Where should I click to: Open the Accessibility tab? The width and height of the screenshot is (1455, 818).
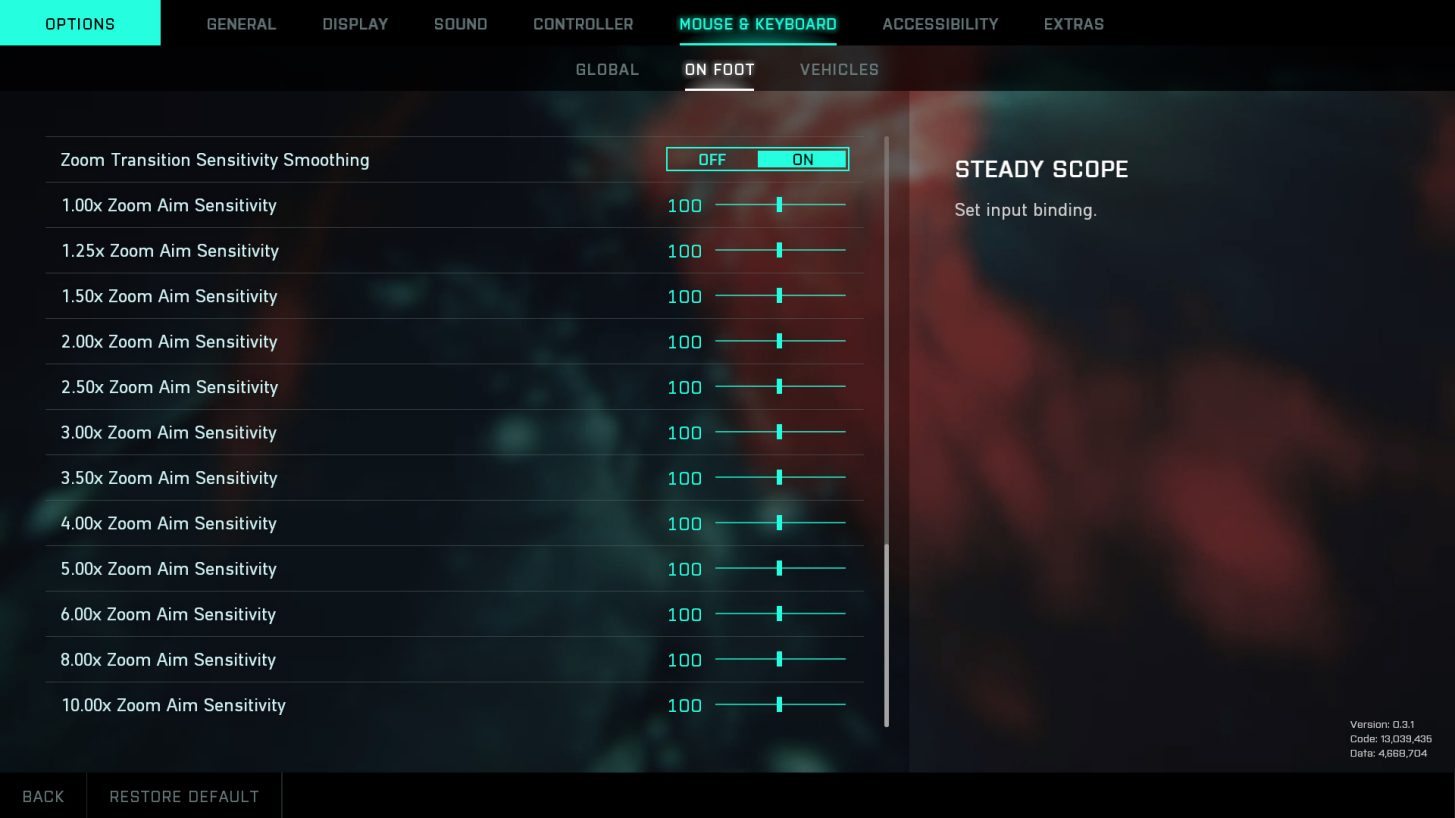pyautogui.click(x=940, y=24)
